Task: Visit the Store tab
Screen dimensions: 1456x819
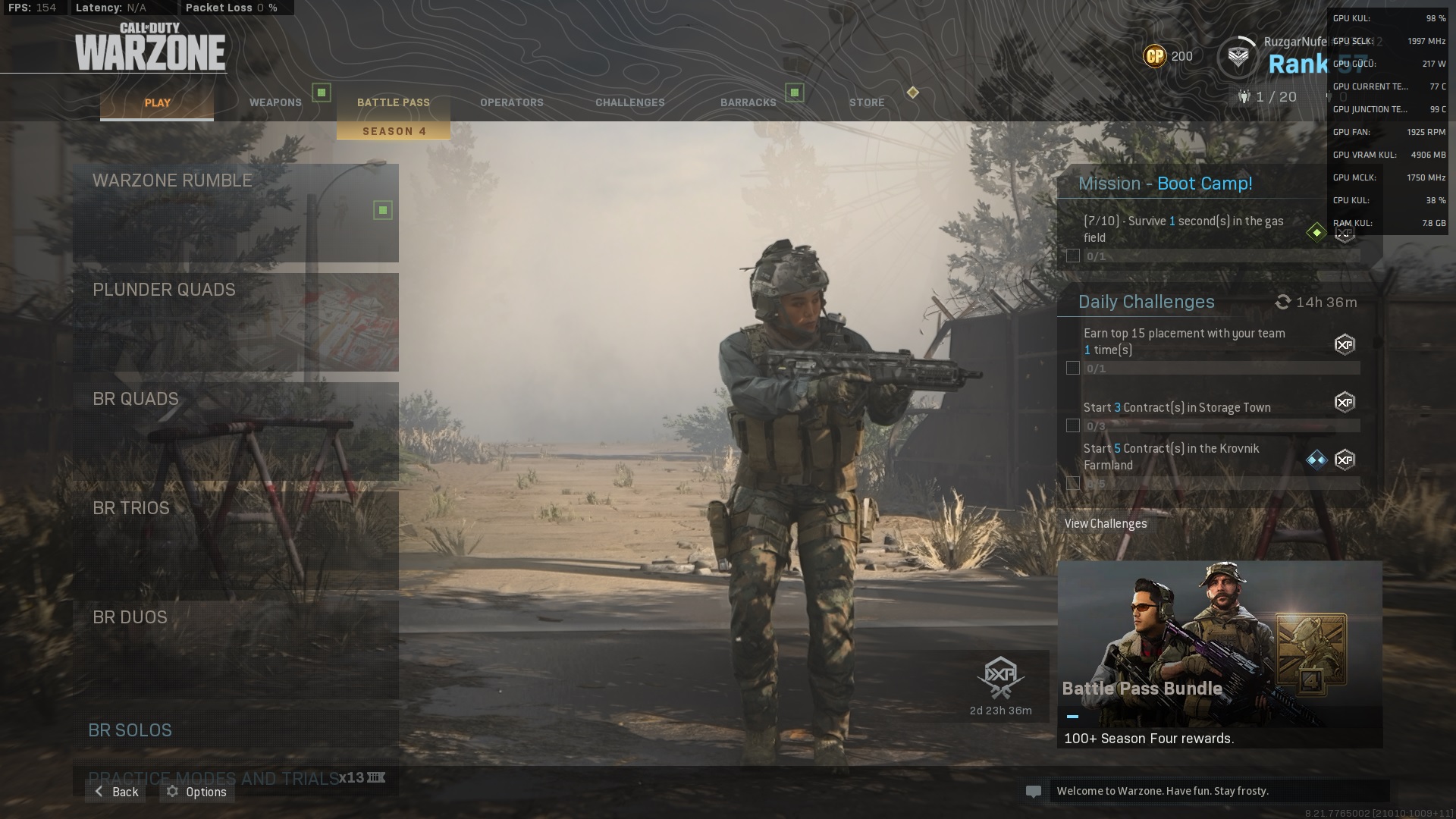Action: [866, 103]
